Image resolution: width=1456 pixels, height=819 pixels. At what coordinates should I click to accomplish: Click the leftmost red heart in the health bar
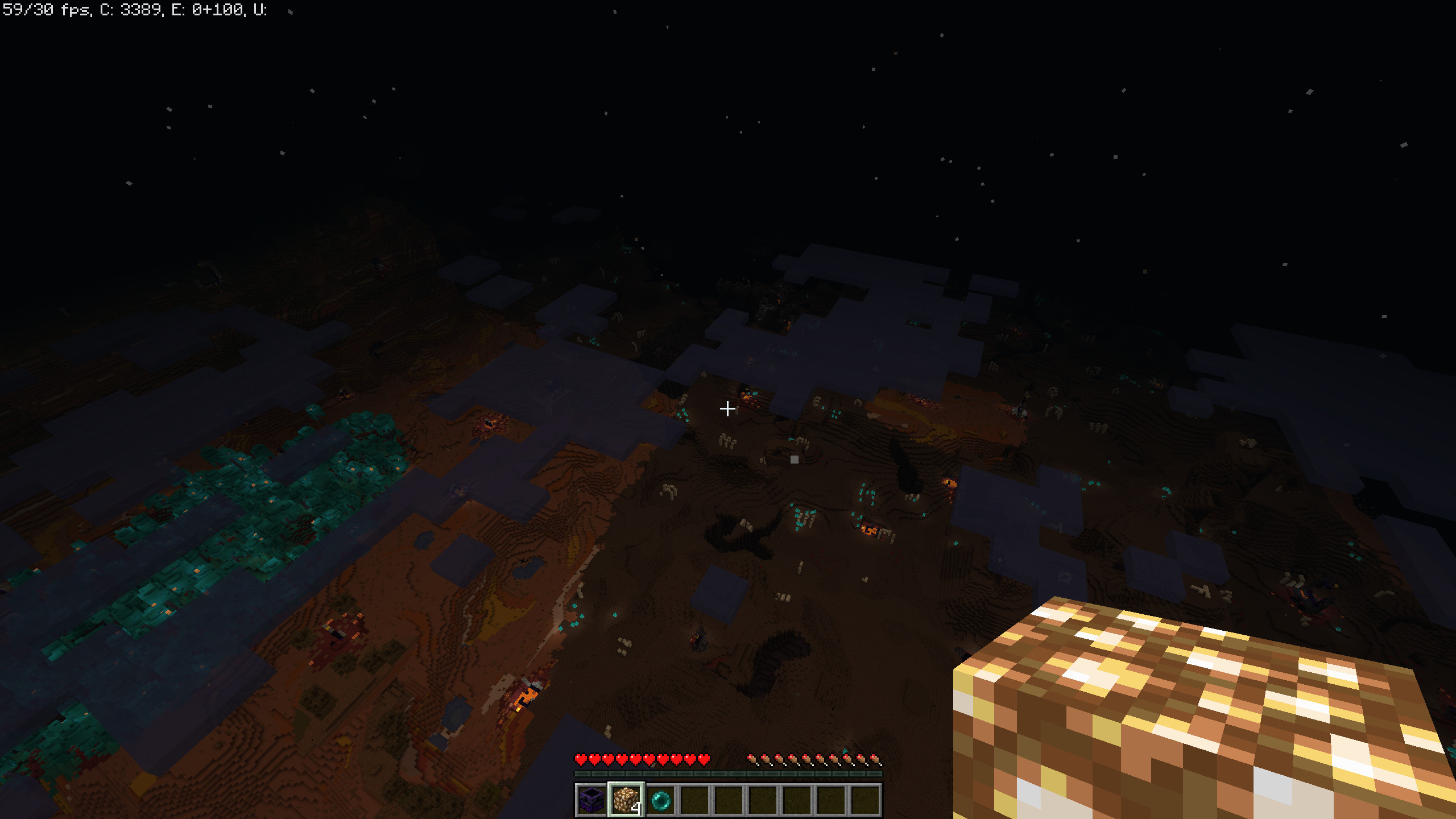[x=581, y=759]
